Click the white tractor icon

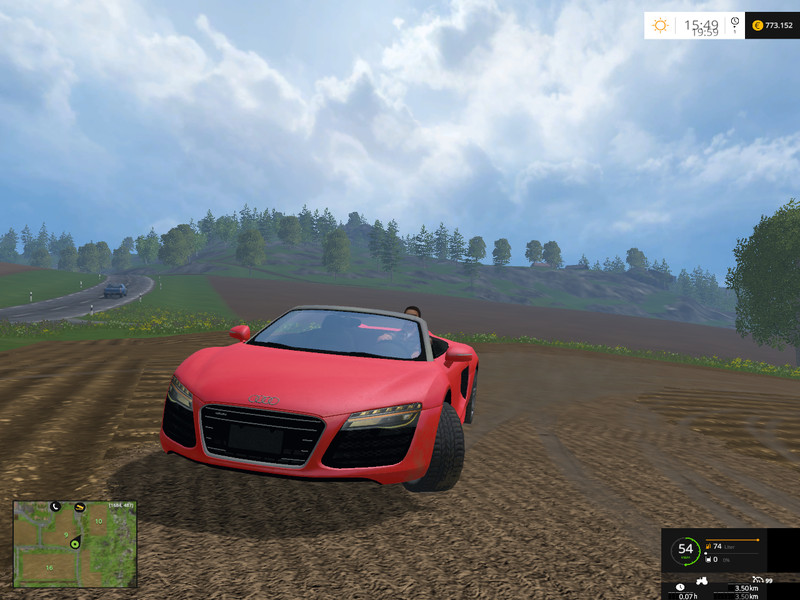pos(703,580)
